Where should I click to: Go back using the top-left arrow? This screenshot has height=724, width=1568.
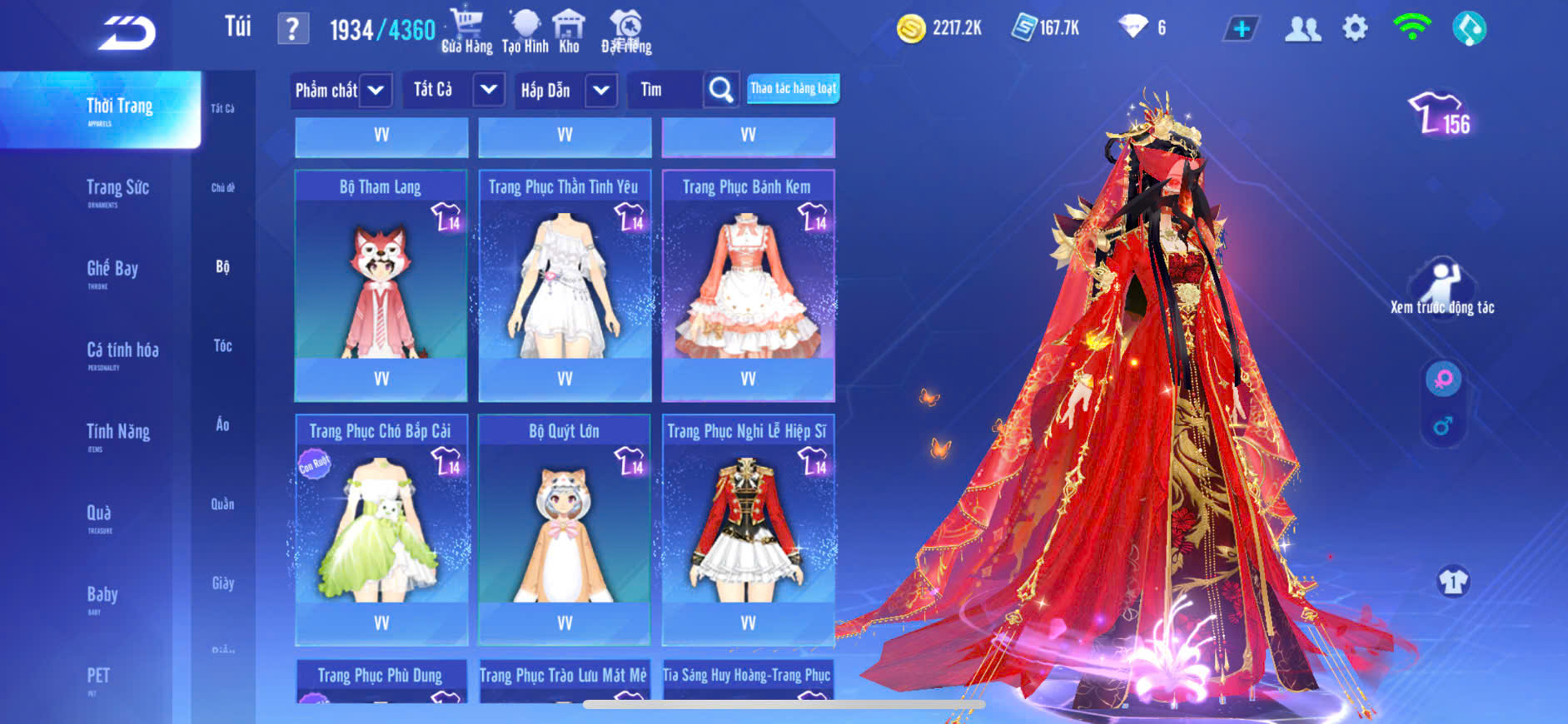pyautogui.click(x=127, y=34)
